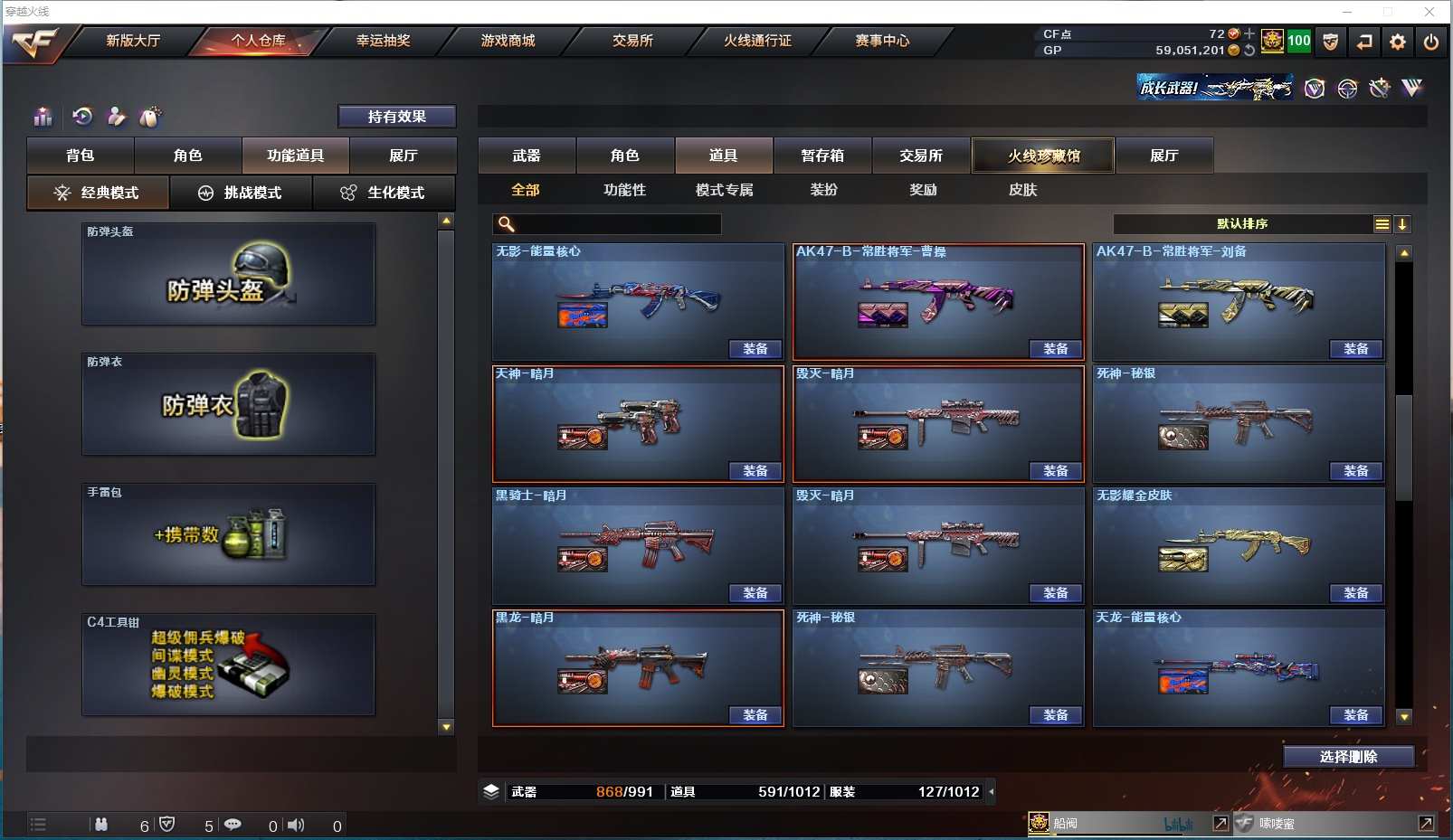The height and width of the screenshot is (840, 1453).
Task: Click the 持有效果 button
Action: (396, 117)
